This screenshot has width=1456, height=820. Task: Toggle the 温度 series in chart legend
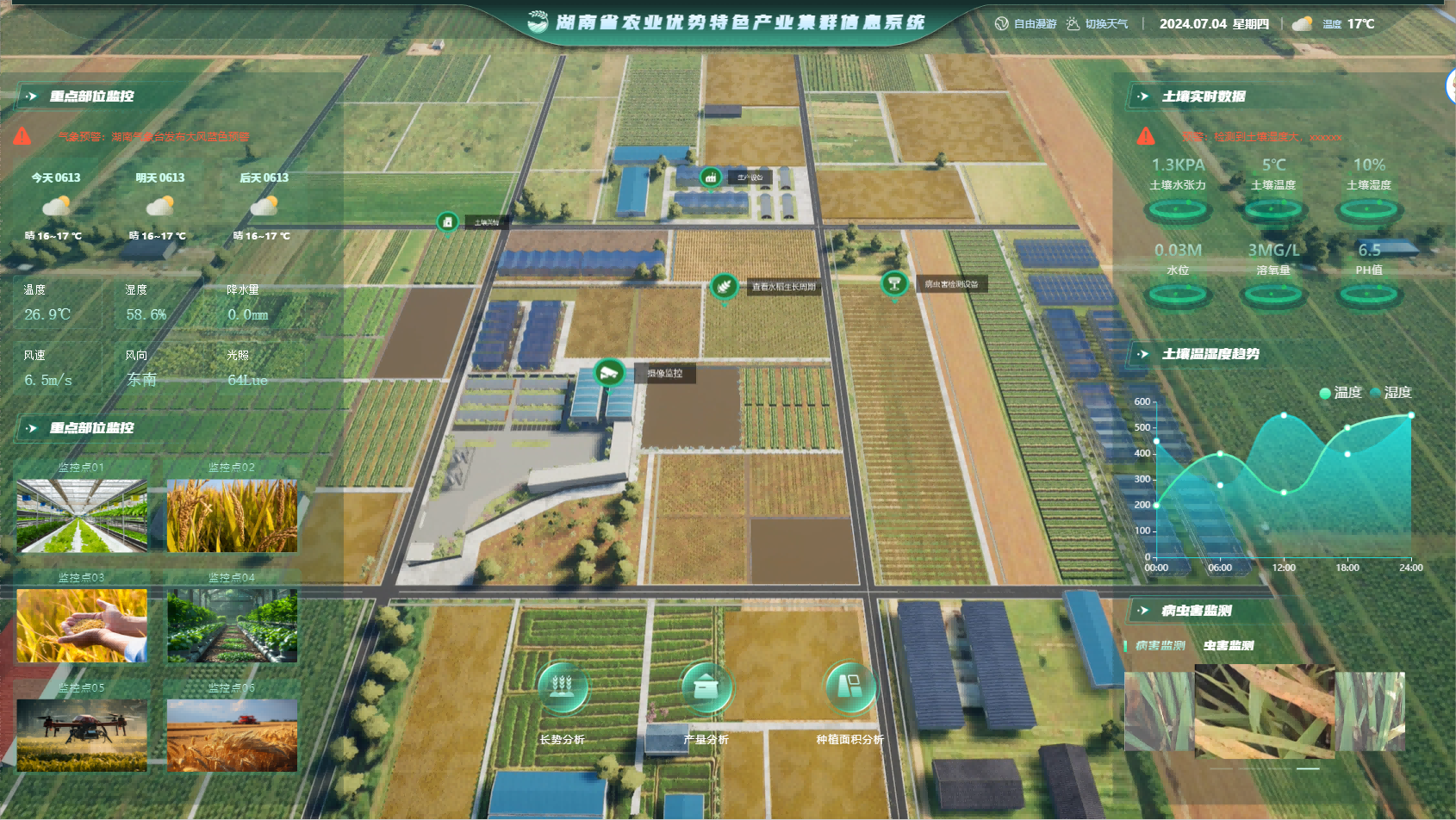(x=1341, y=393)
